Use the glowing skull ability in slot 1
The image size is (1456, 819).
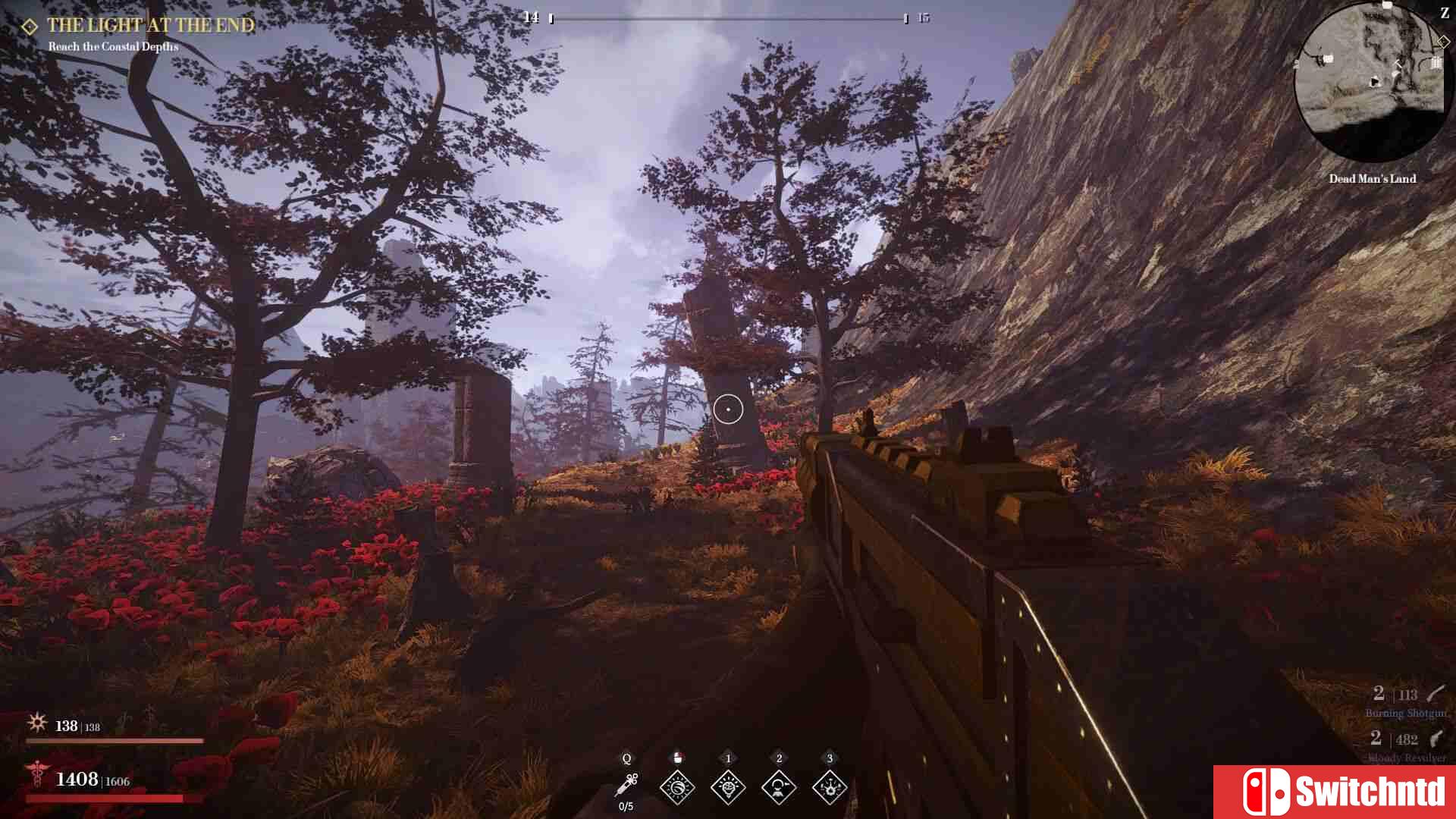[728, 787]
